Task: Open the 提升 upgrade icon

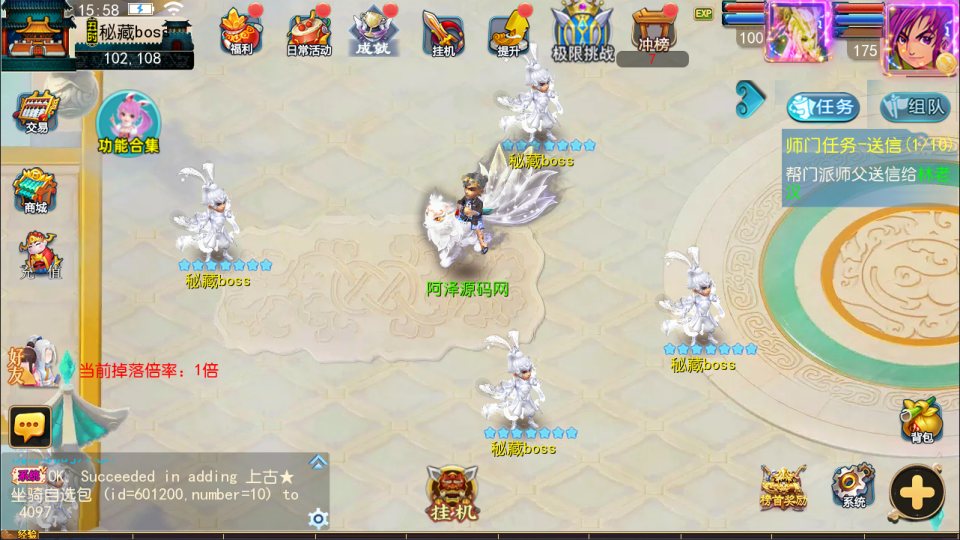Action: click(508, 34)
